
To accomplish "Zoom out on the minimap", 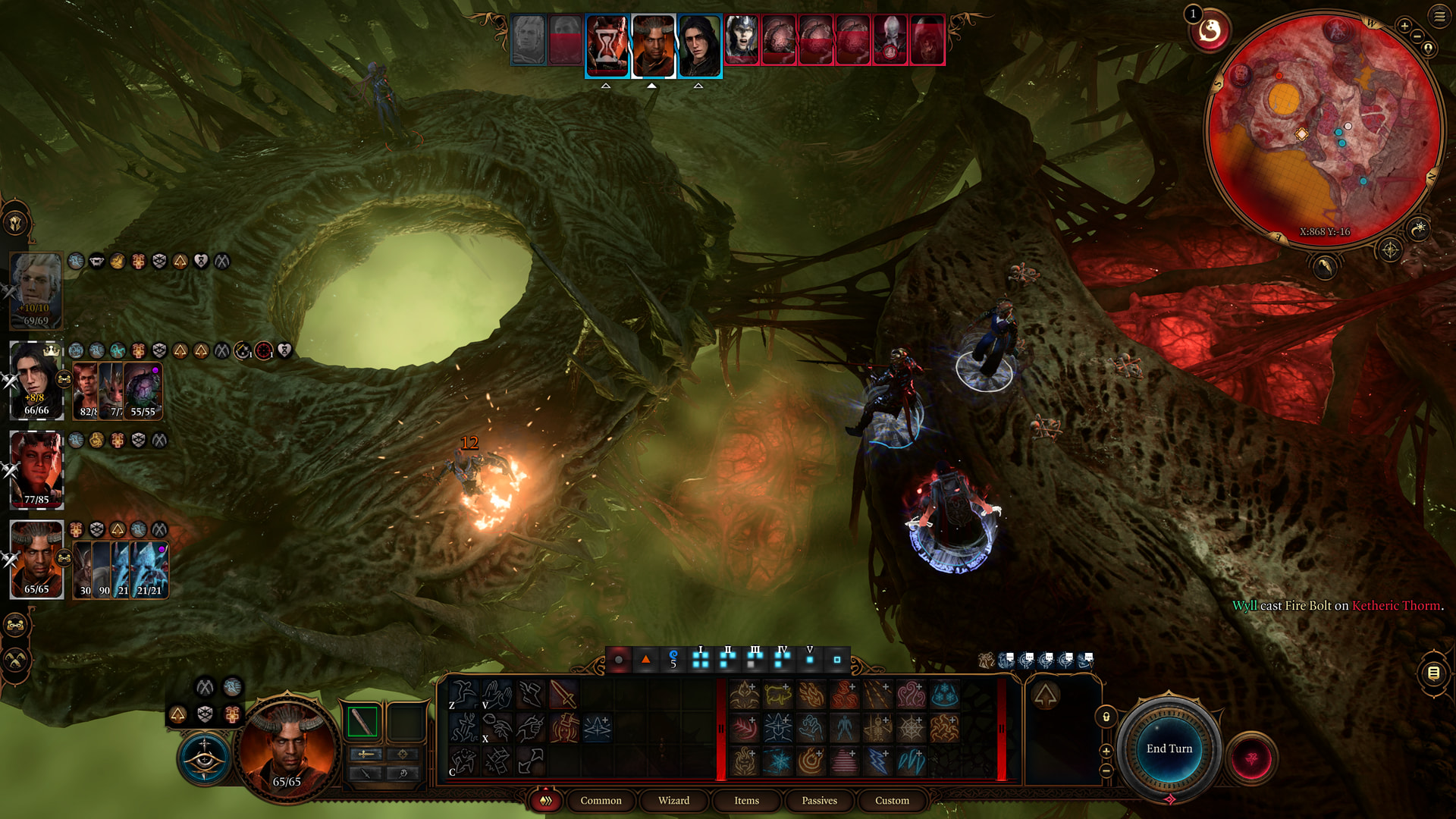I will (1417, 36).
